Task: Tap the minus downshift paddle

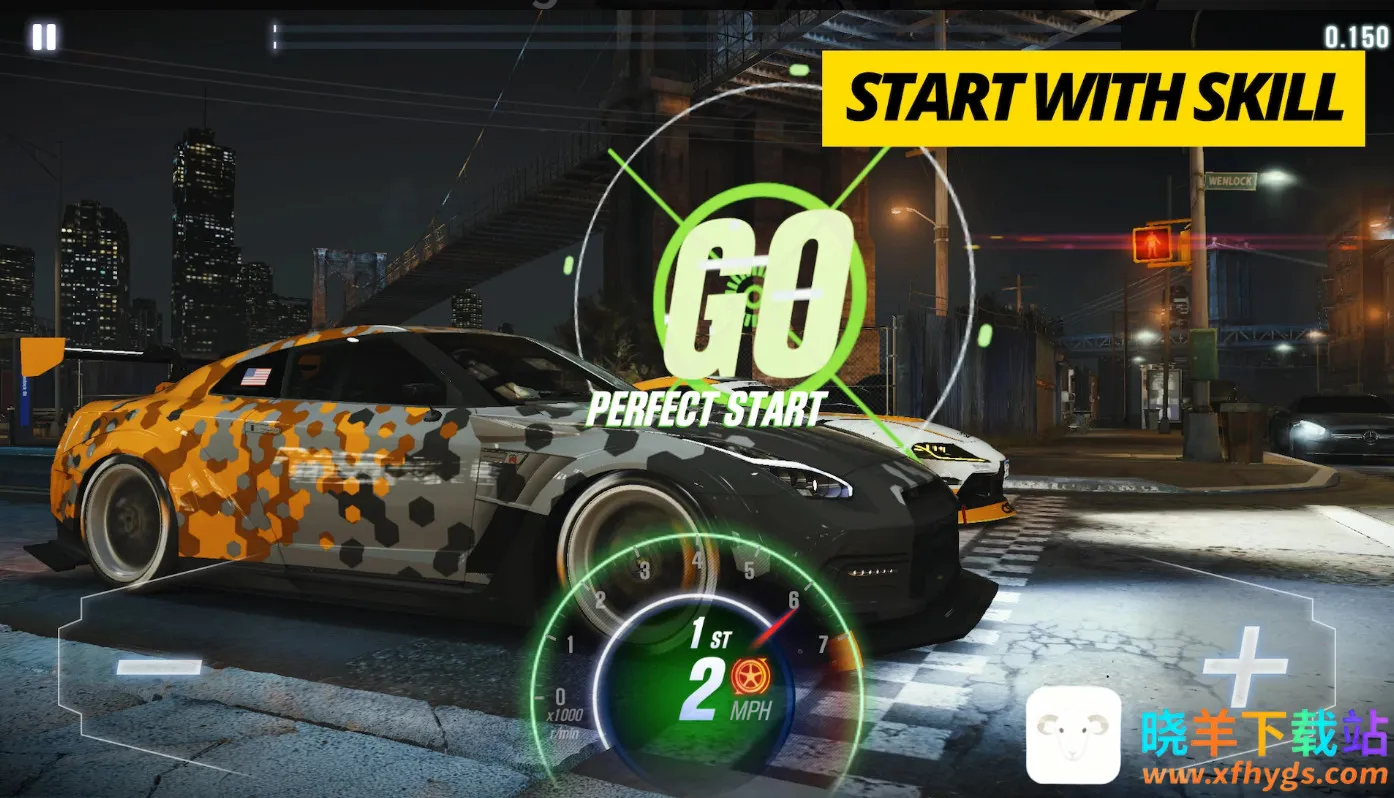Action: [x=159, y=665]
